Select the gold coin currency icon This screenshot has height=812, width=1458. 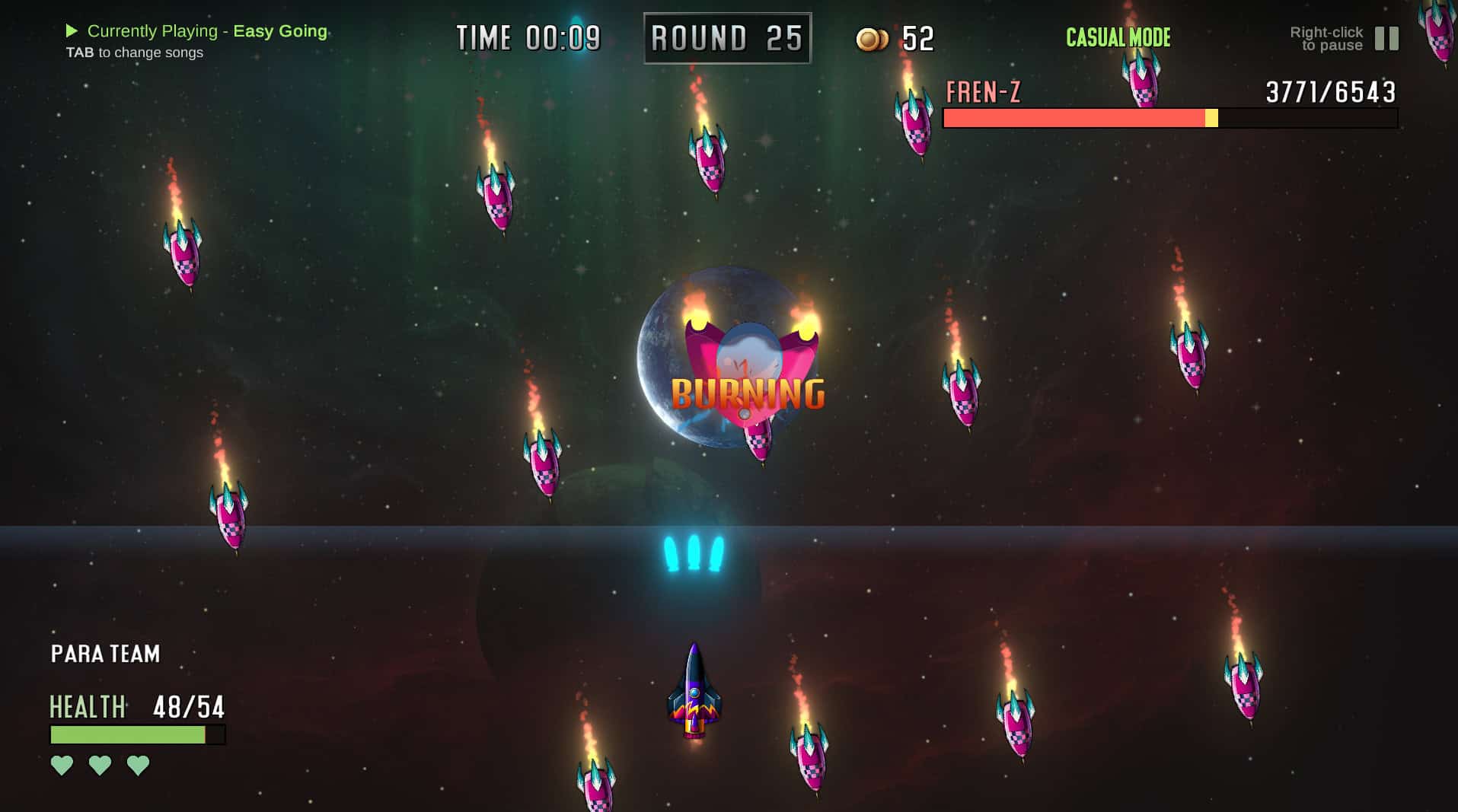point(873,37)
